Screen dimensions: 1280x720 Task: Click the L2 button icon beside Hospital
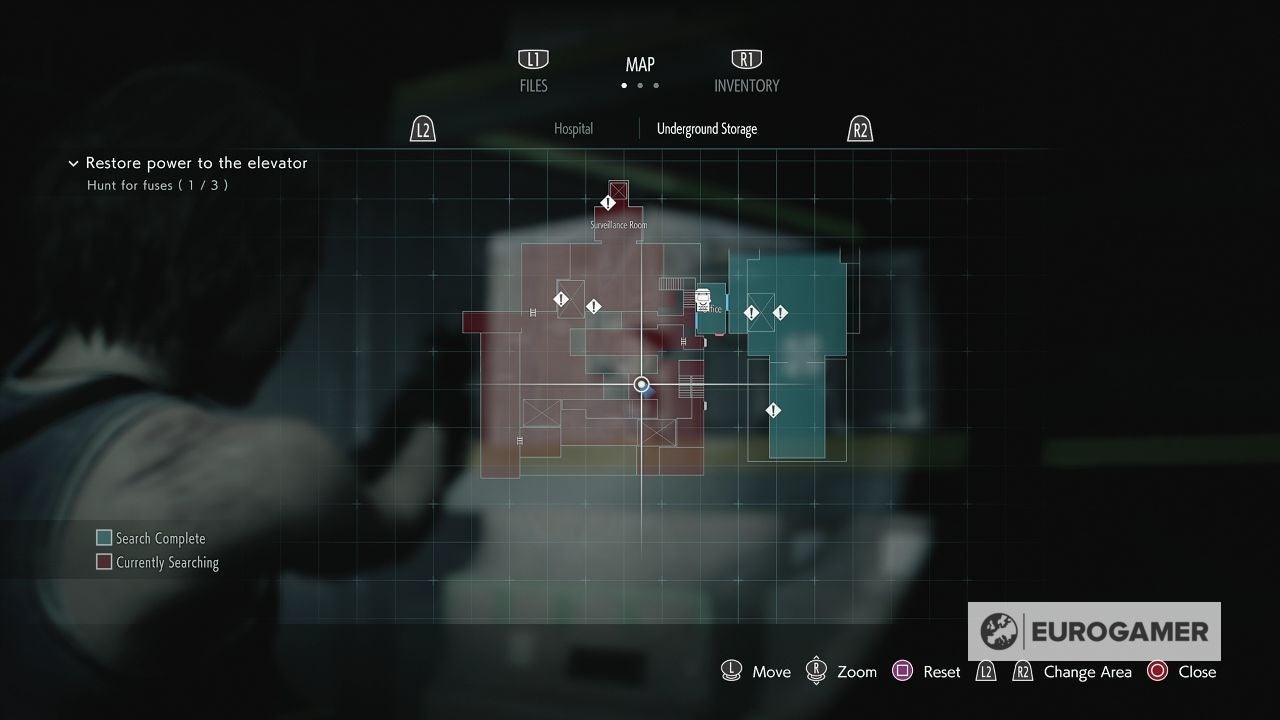tap(422, 128)
